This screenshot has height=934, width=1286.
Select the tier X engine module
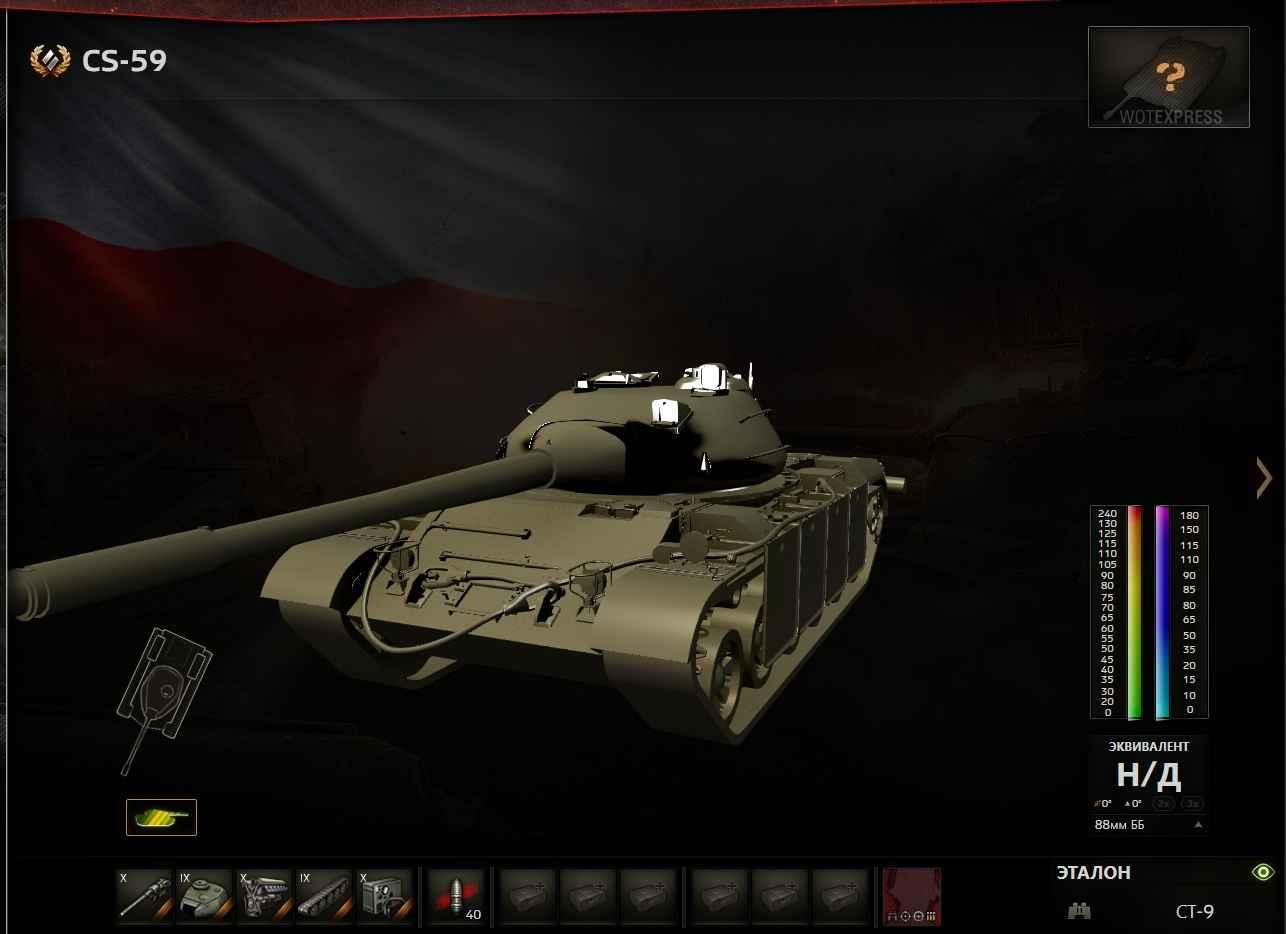264,893
